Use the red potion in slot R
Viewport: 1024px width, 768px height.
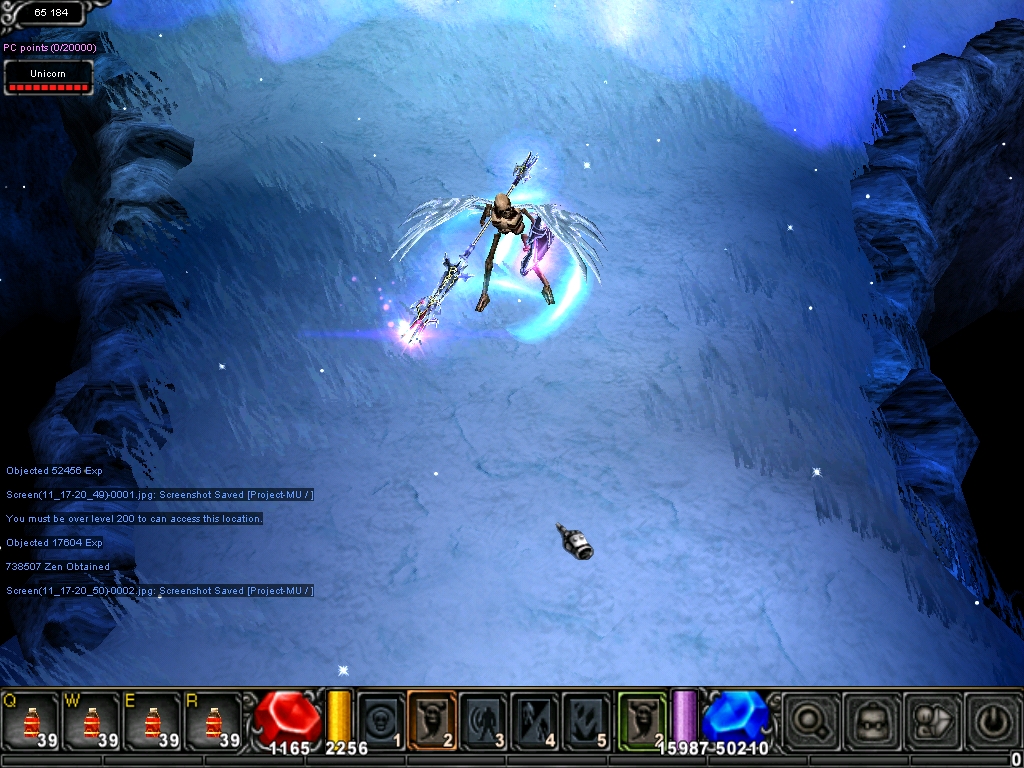coord(214,722)
